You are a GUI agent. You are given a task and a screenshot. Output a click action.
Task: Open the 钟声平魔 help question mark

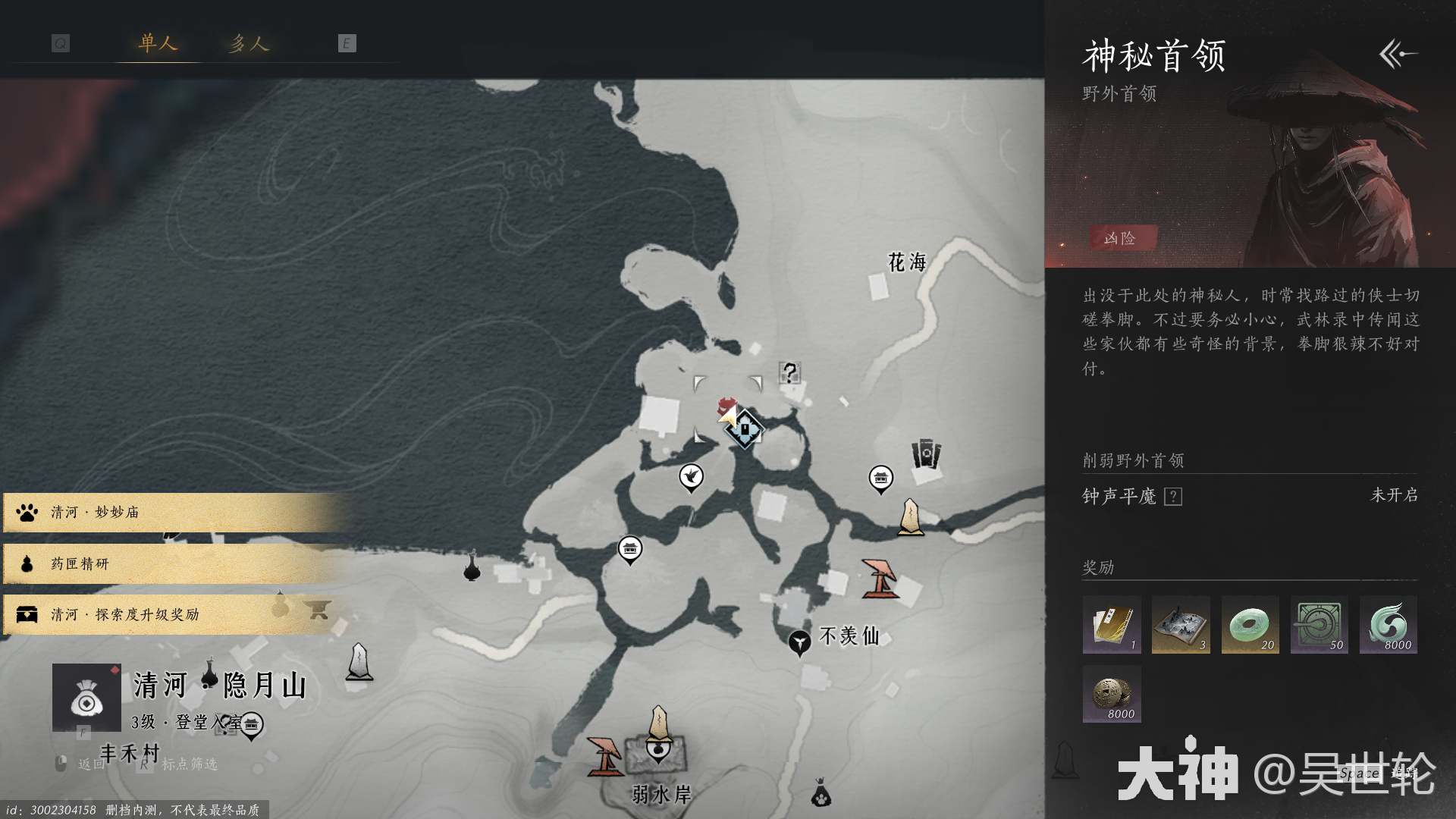pyautogui.click(x=1172, y=497)
